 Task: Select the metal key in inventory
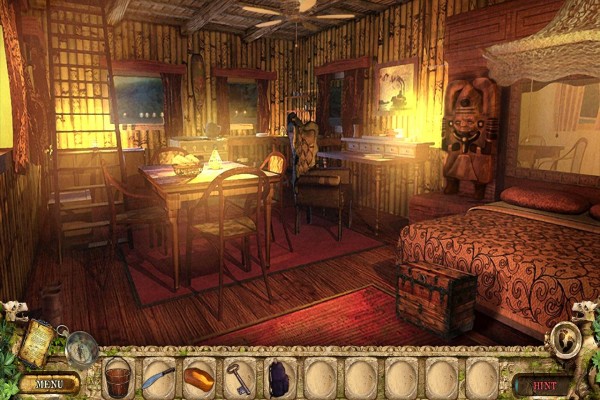(239, 379)
